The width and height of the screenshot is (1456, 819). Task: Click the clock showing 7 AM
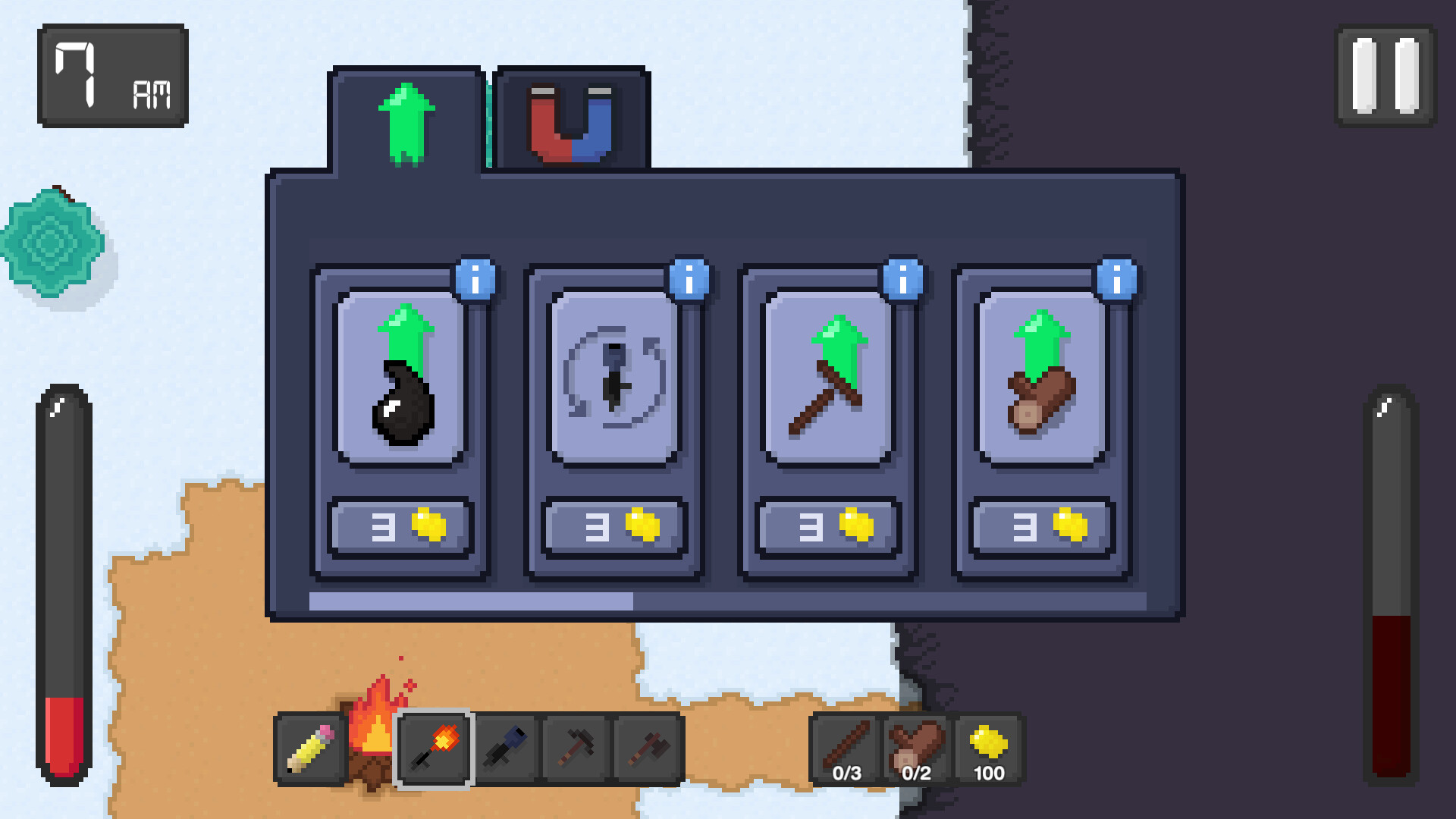pos(112,74)
